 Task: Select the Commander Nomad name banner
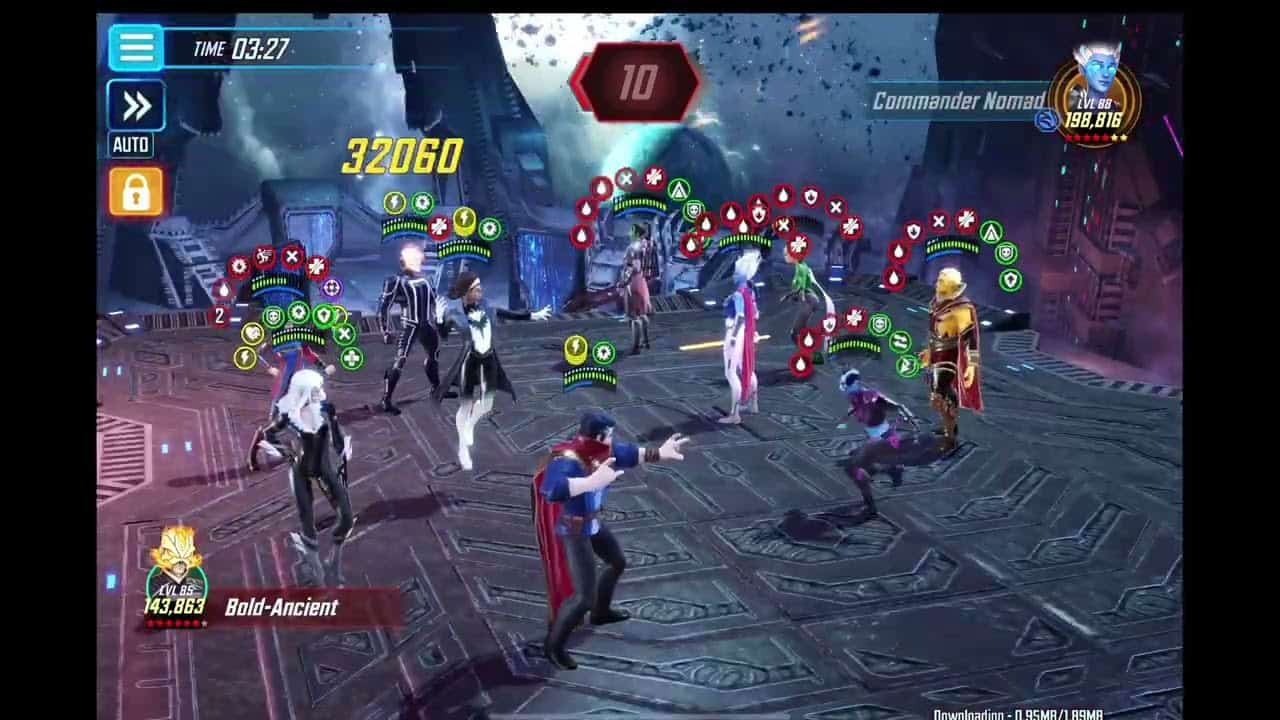click(x=957, y=100)
